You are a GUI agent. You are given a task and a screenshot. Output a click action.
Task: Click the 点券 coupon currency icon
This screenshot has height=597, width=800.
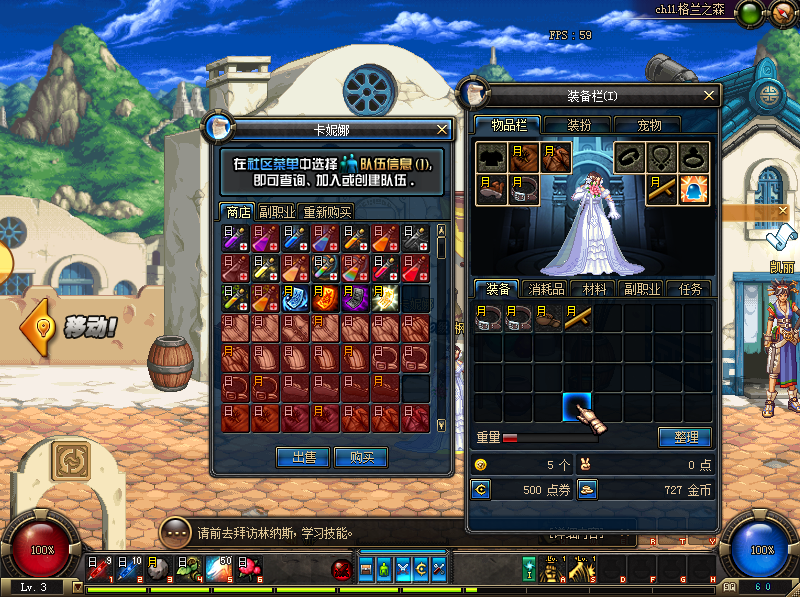pos(481,489)
